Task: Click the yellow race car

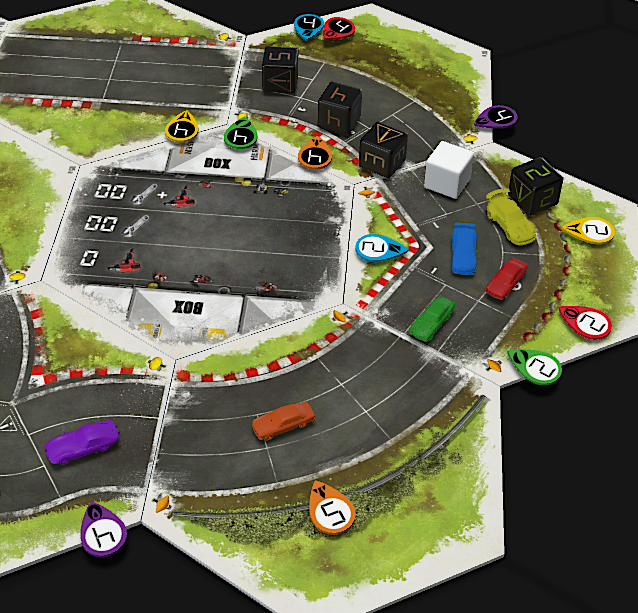Action: coord(505,210)
